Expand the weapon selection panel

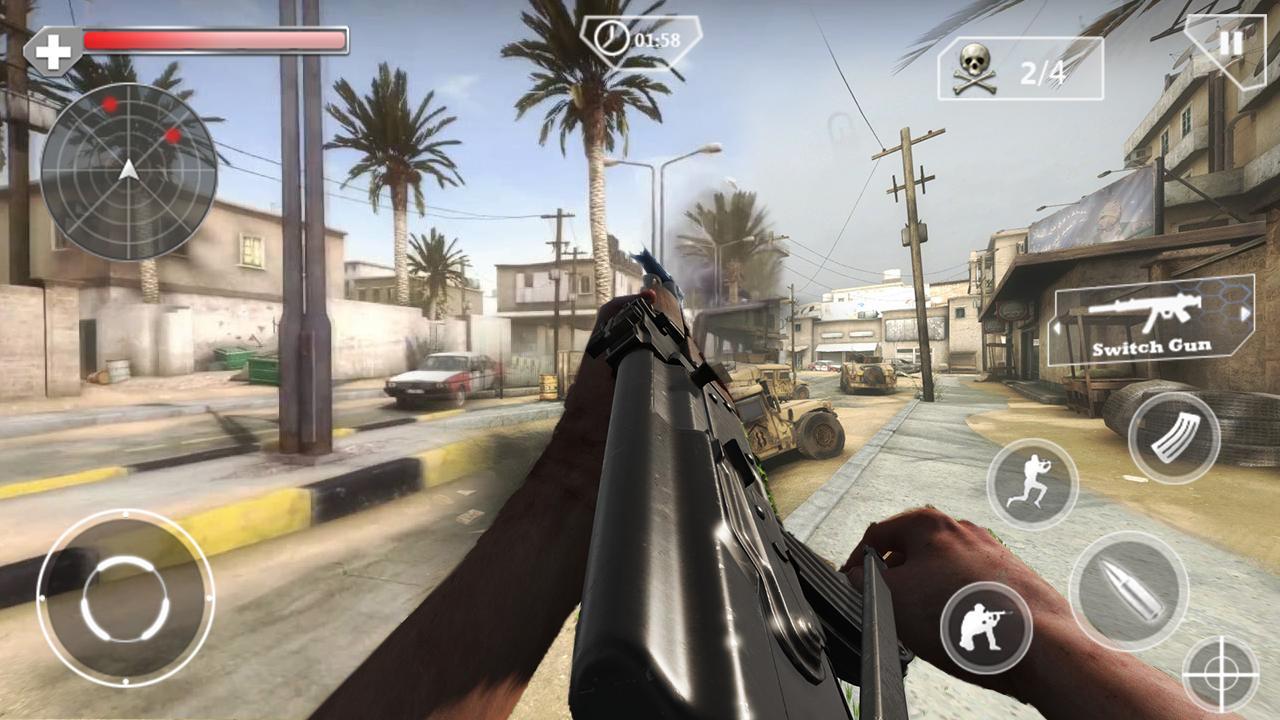[1148, 325]
